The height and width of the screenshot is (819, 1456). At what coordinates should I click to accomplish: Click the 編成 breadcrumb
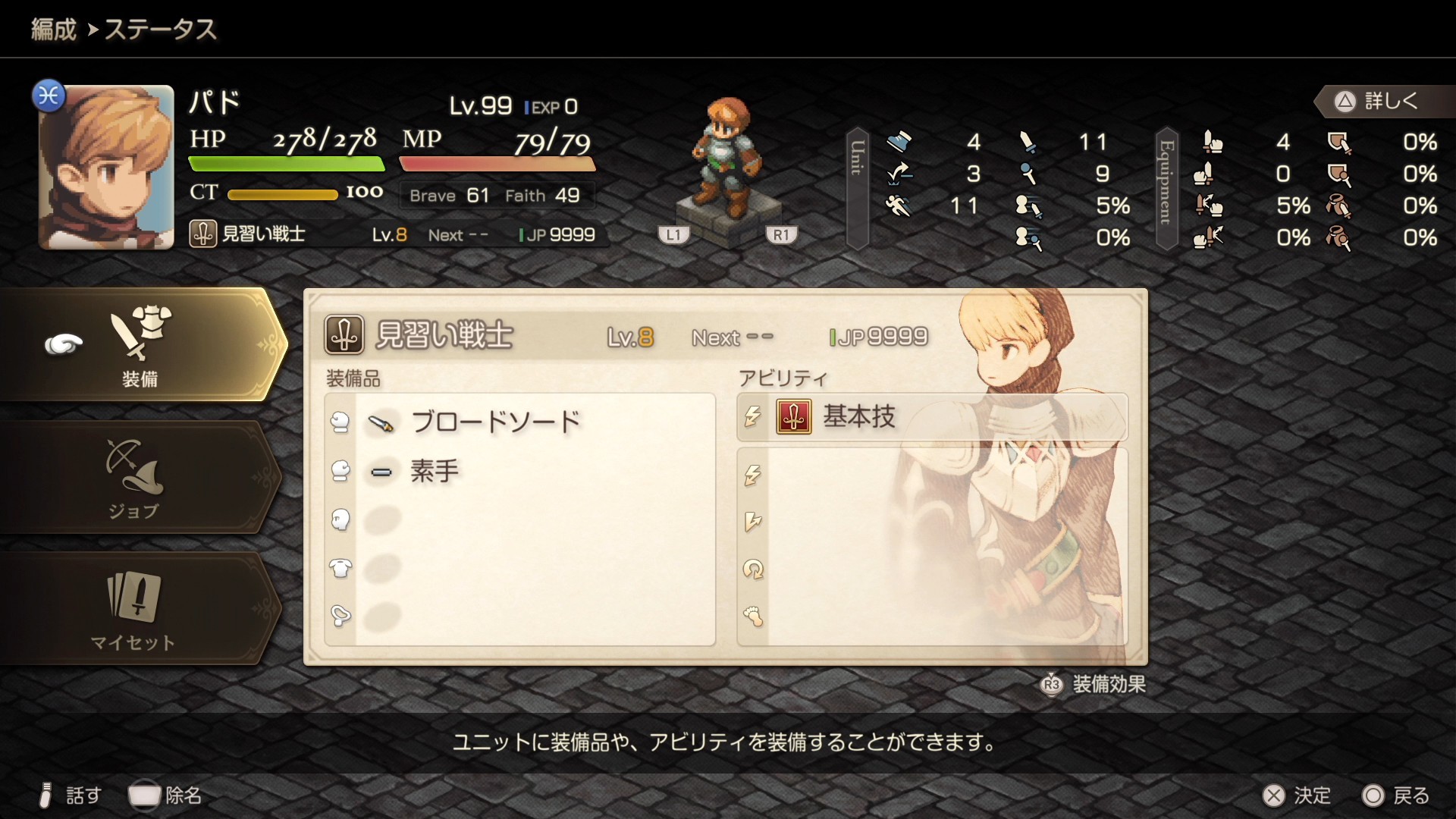[53, 30]
